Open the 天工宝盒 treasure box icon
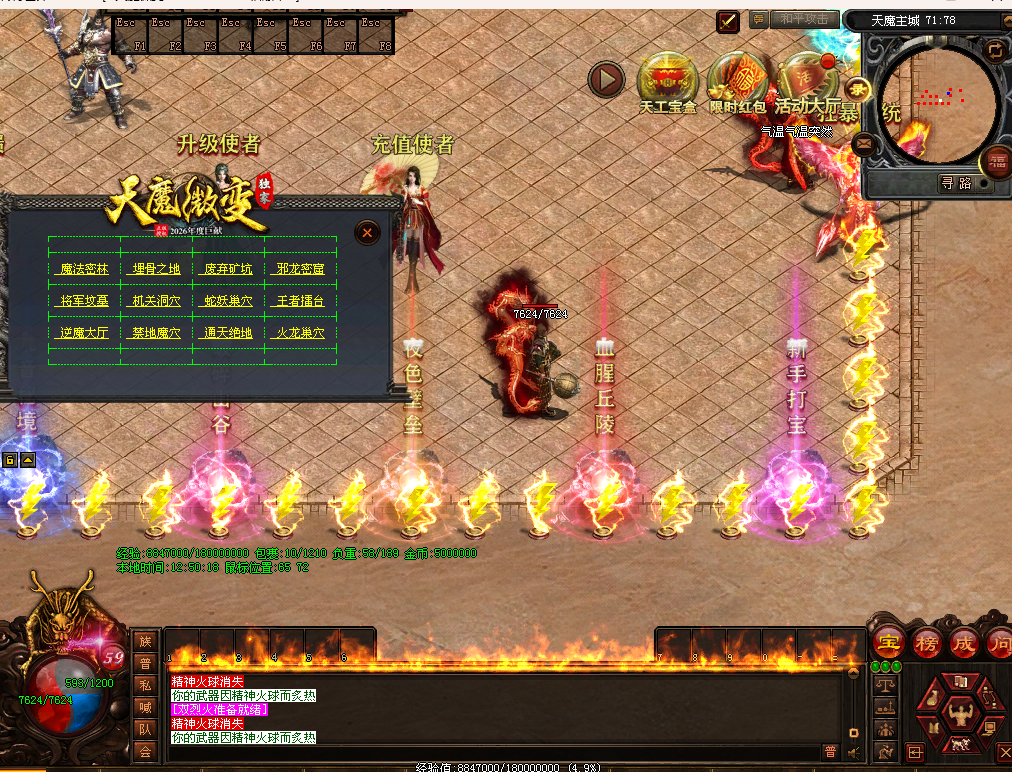 [x=667, y=78]
